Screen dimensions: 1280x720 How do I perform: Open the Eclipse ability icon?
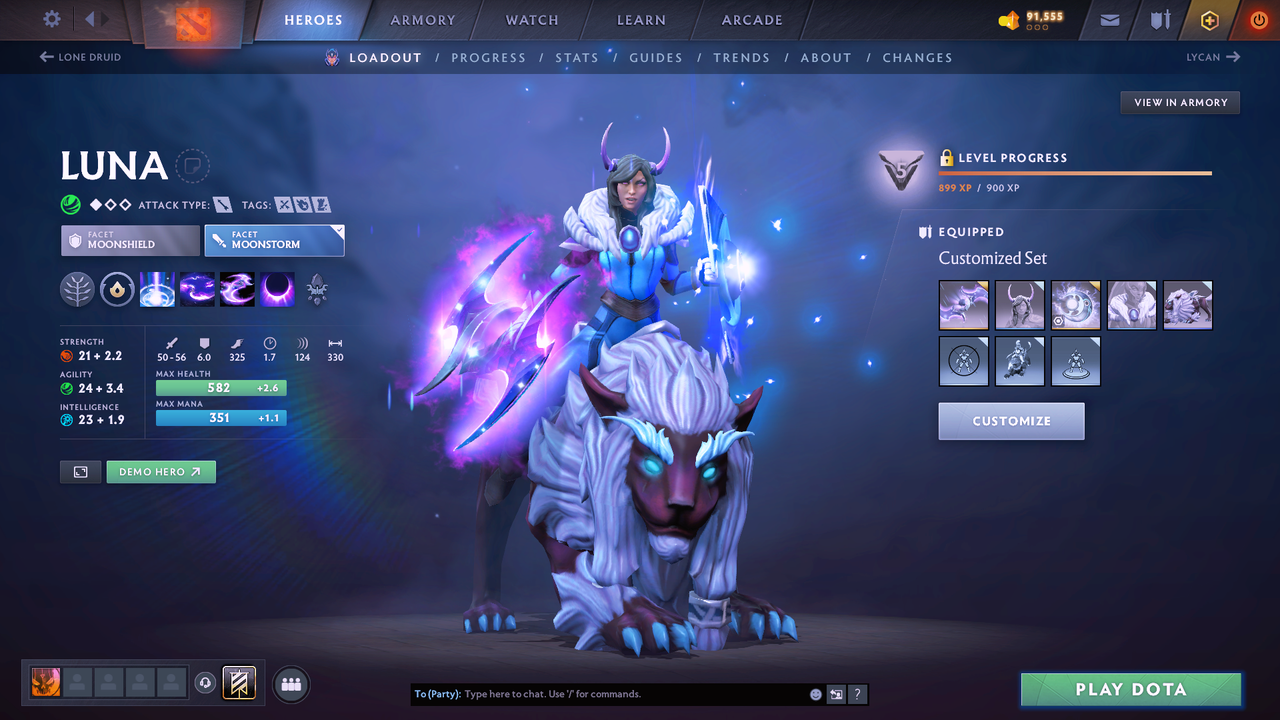277,290
